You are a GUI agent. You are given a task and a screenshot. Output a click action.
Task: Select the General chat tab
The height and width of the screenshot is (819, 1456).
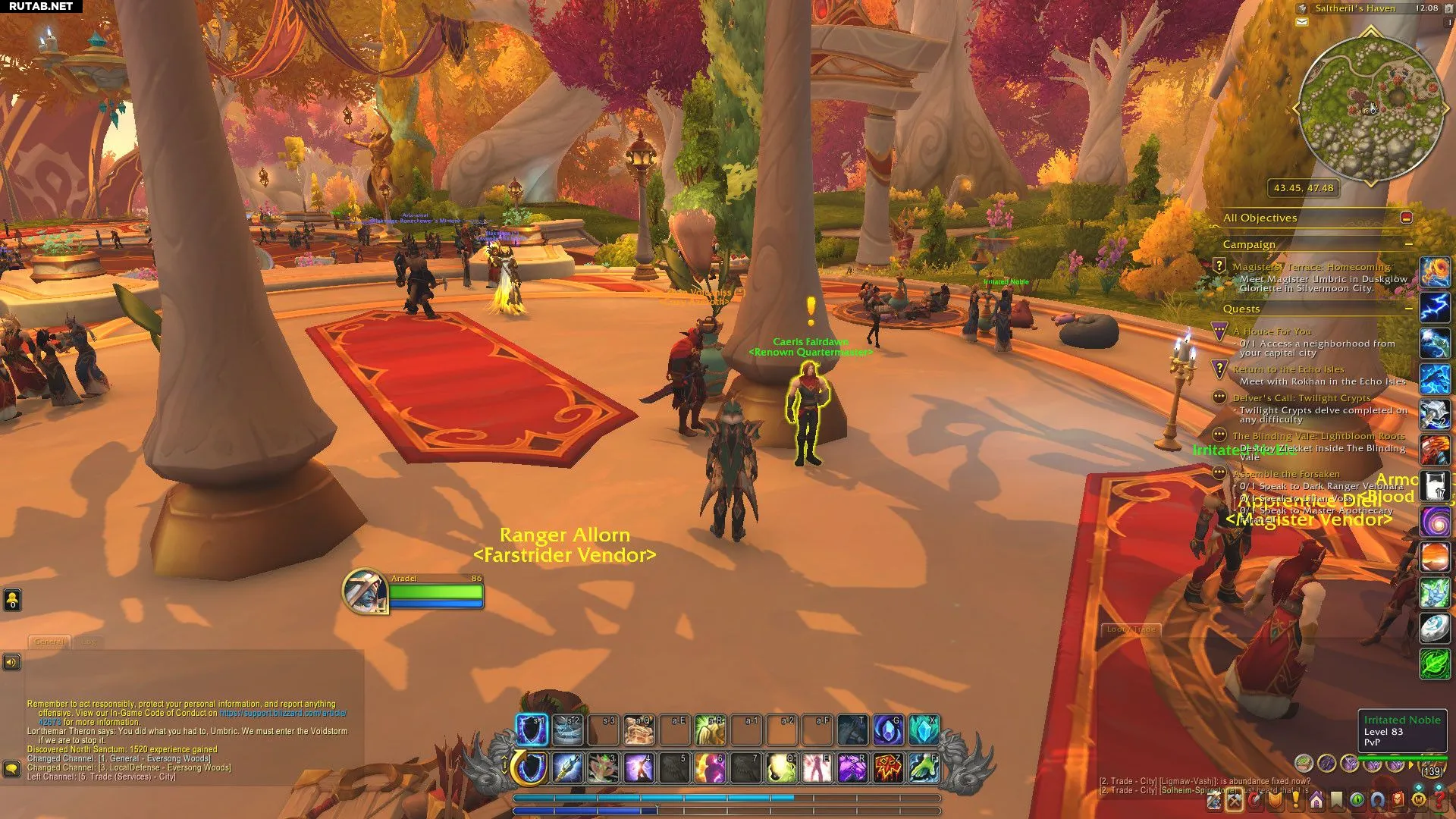pyautogui.click(x=49, y=642)
